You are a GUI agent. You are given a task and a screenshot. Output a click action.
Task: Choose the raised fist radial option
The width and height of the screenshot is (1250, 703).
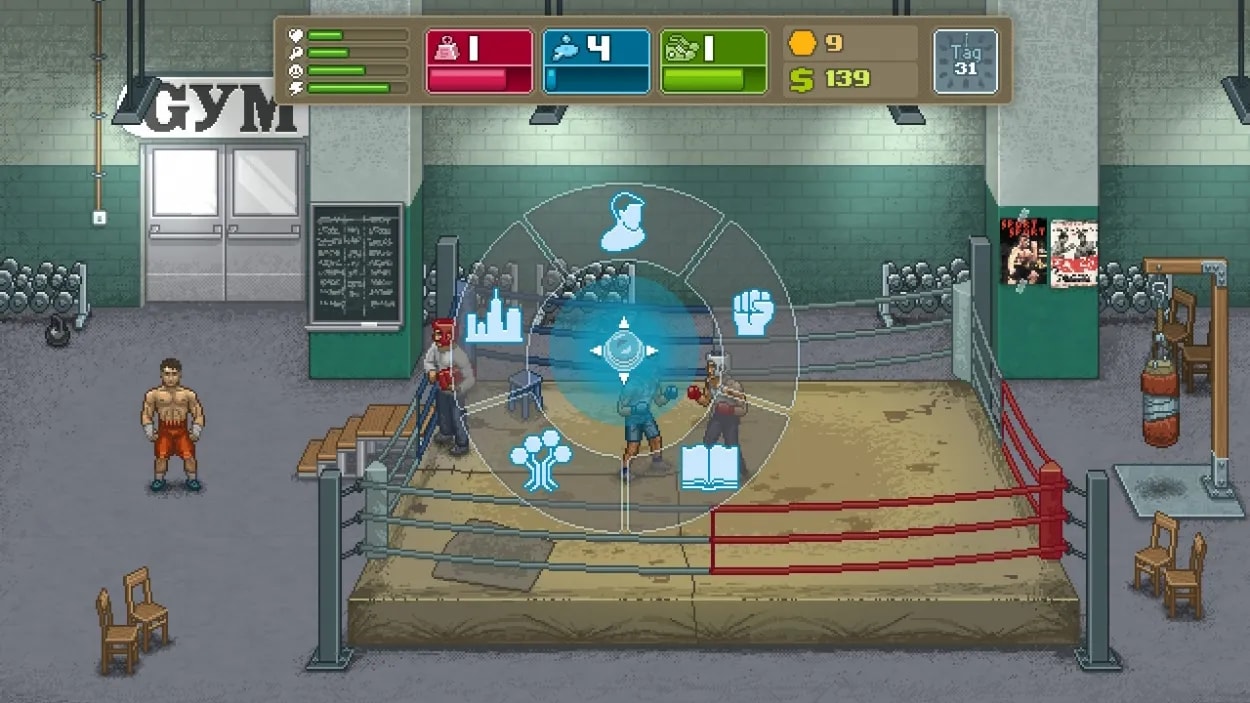tap(755, 313)
